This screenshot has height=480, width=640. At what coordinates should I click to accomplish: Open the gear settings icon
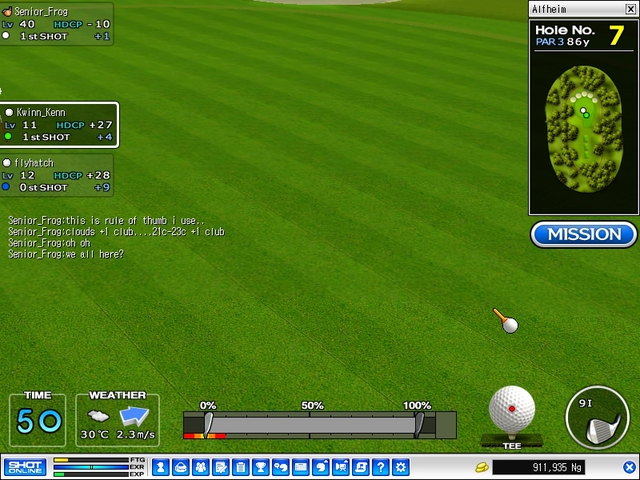[x=400, y=467]
